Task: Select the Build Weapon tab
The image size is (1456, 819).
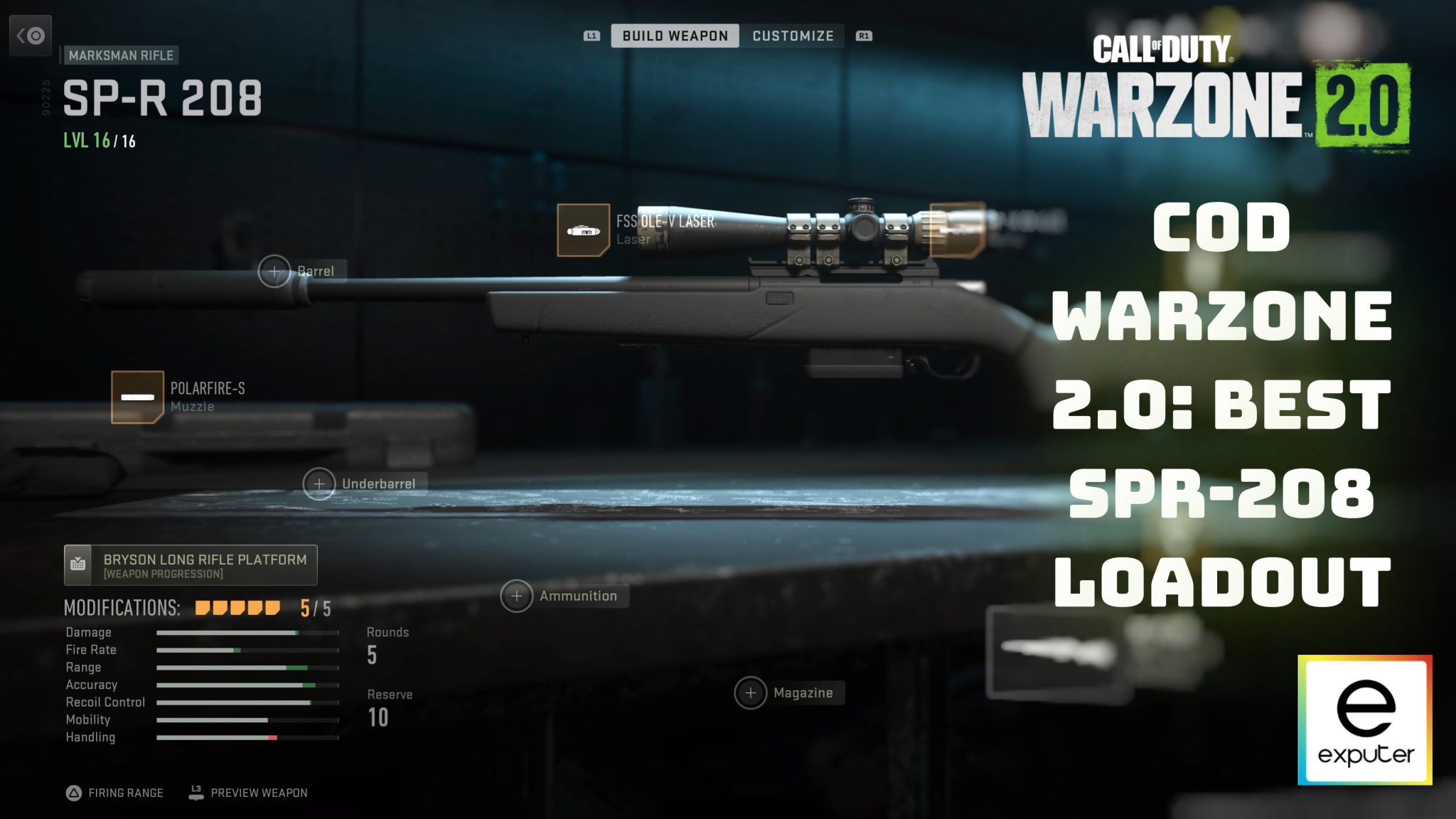Action: [x=673, y=36]
